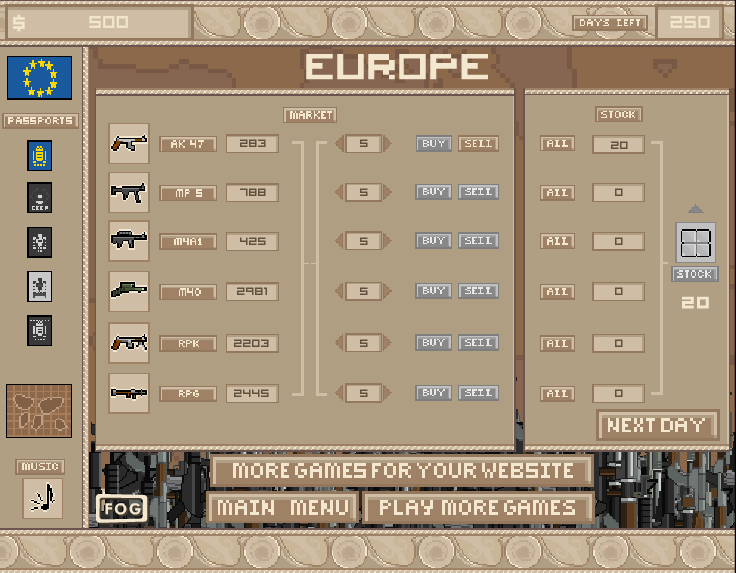The image size is (736, 573).
Task: Open the stock storage crate icon
Action: [695, 243]
